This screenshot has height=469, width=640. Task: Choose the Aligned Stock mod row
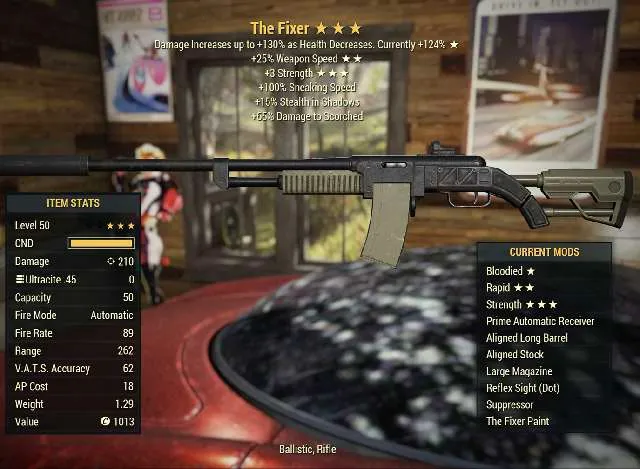click(x=516, y=355)
